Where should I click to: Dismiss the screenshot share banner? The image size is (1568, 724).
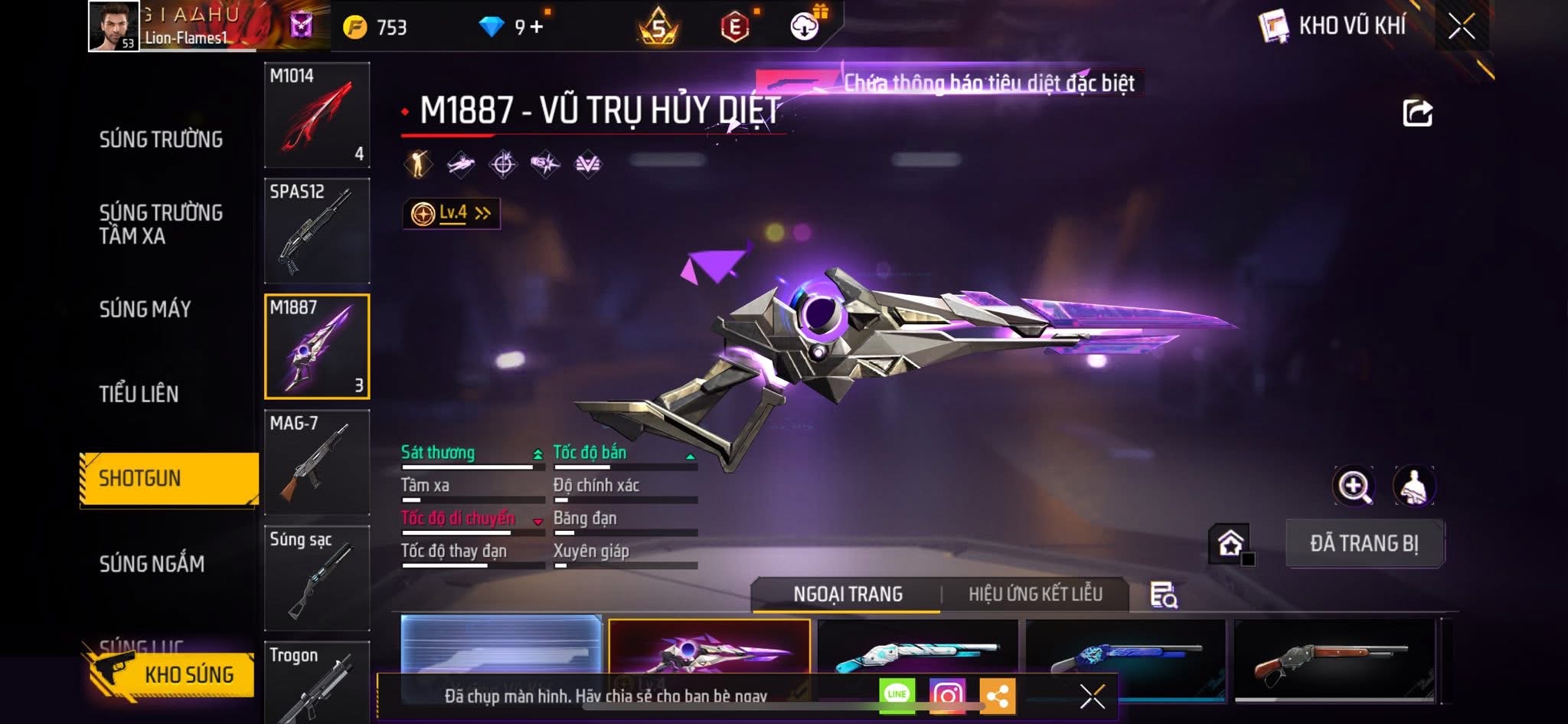1092,696
